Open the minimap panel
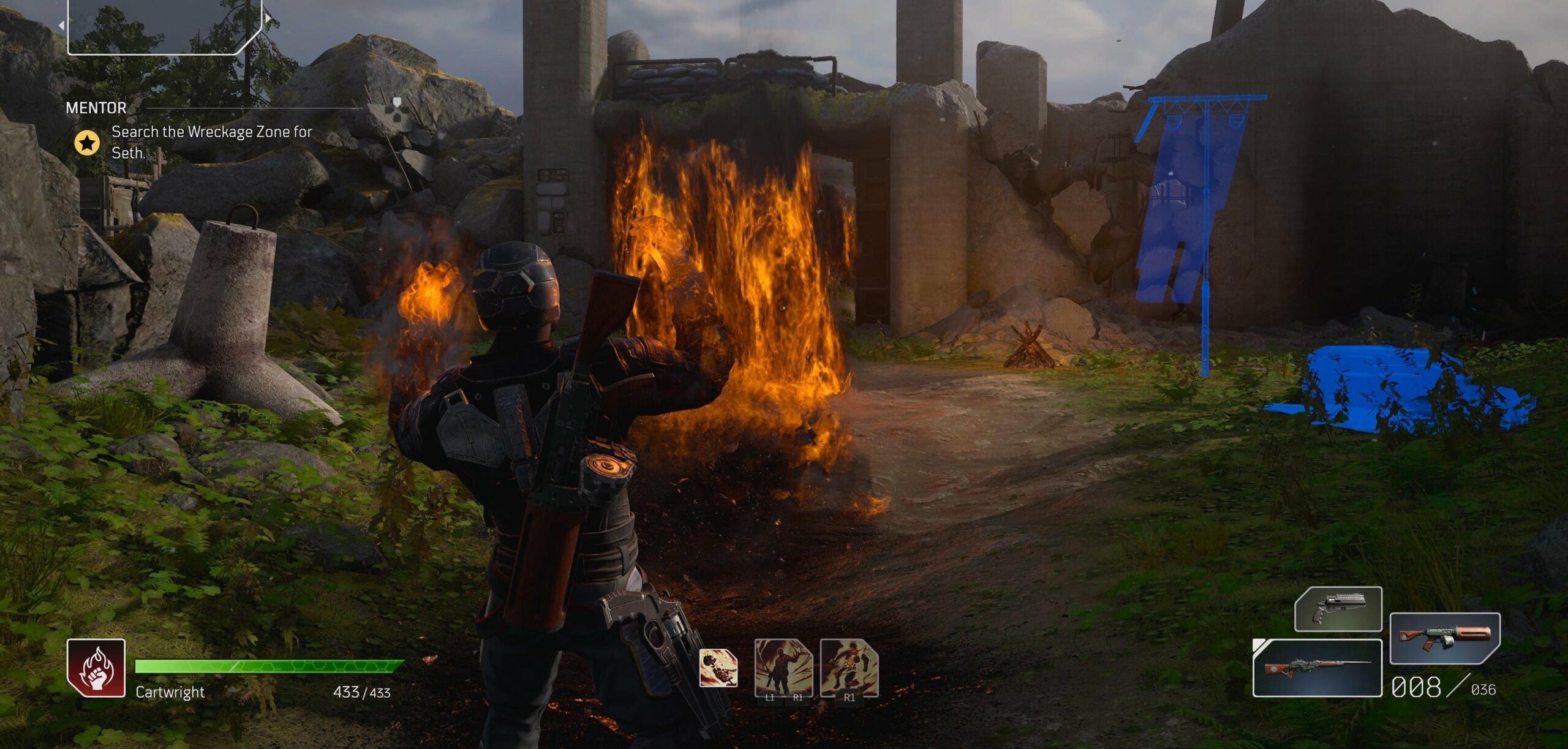The height and width of the screenshot is (749, 1568). (x=164, y=26)
